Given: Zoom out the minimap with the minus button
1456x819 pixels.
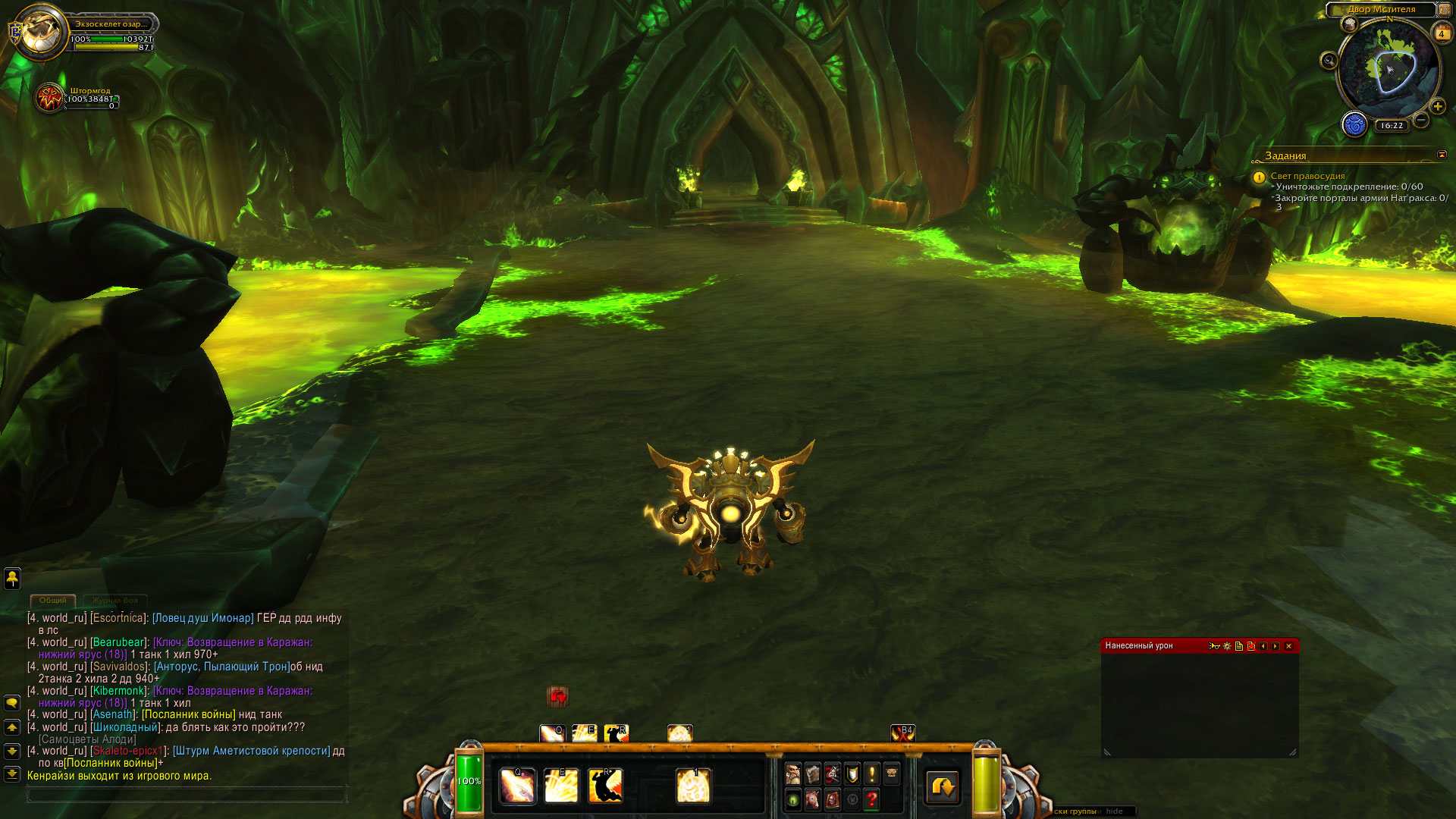Looking at the screenshot, I should [x=1421, y=120].
